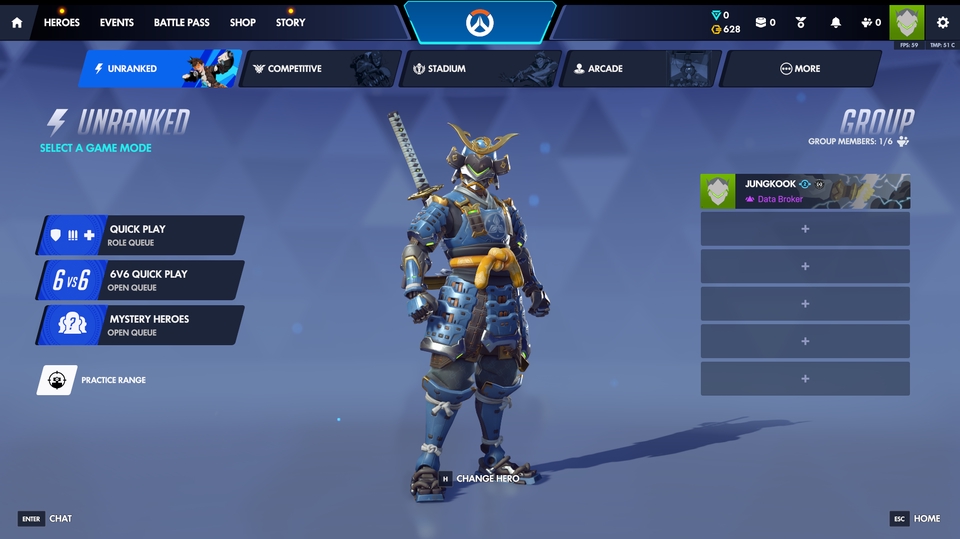
Task: Visit the Shop
Action: coord(243,22)
